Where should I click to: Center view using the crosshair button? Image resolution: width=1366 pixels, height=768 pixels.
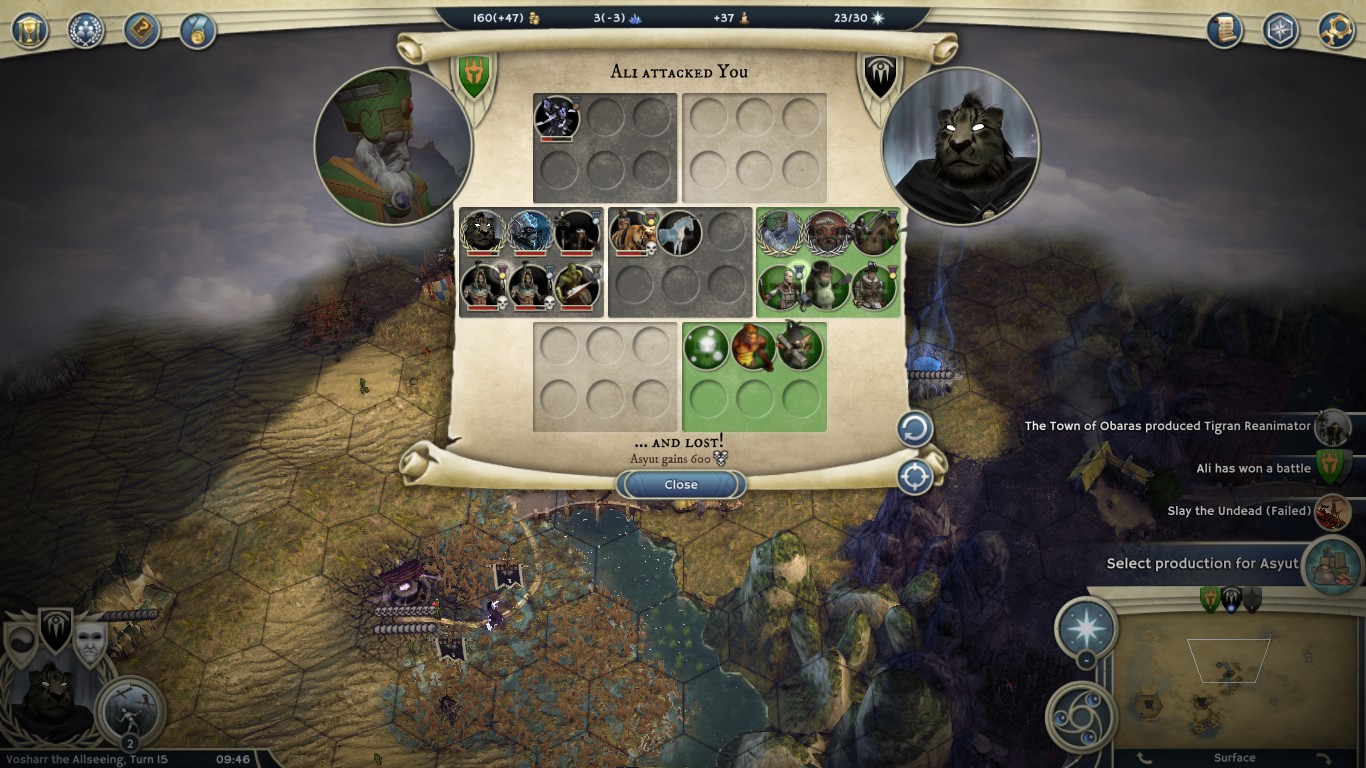[914, 477]
